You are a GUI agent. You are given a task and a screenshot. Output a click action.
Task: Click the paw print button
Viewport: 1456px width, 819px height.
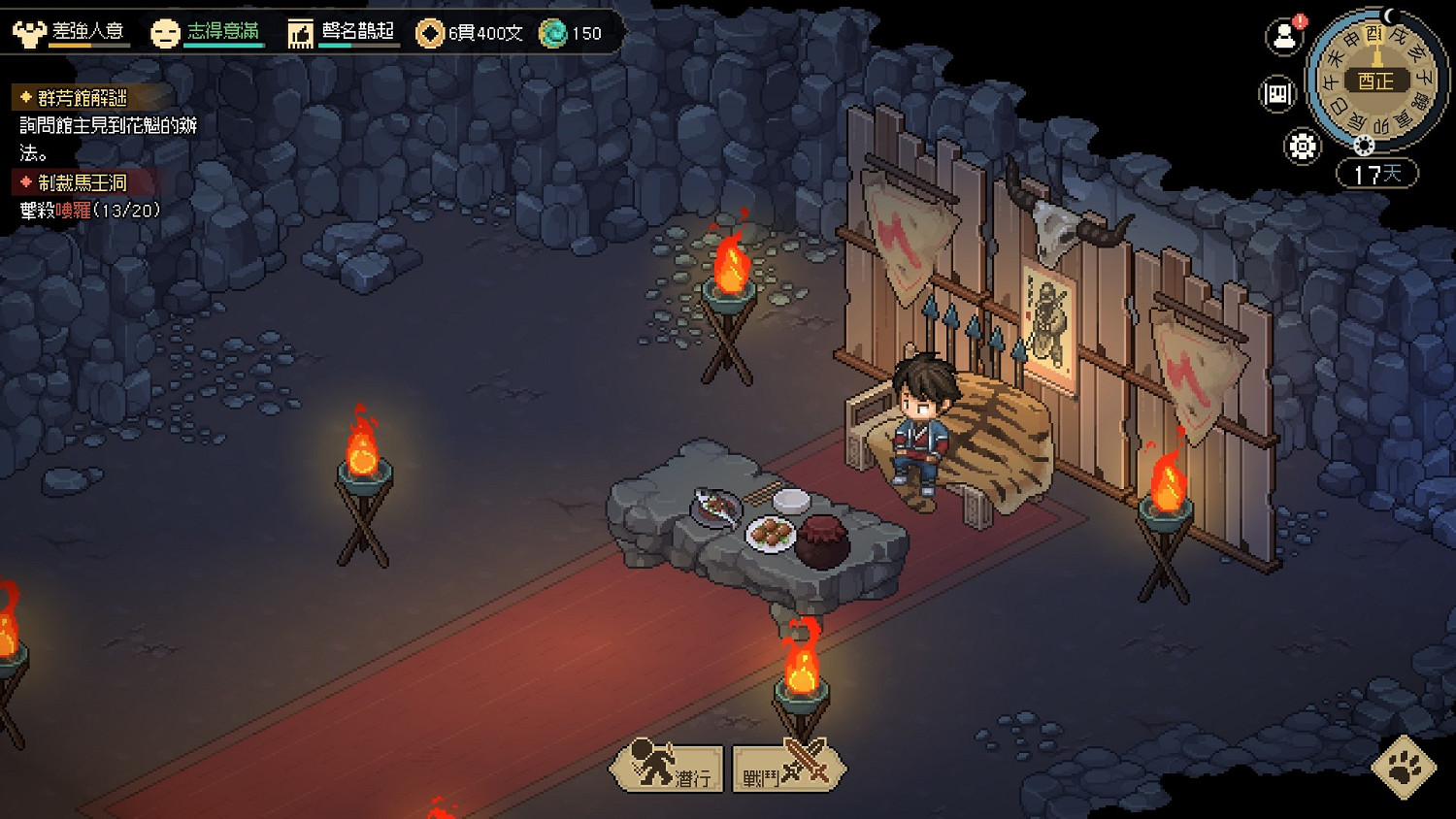pos(1404,767)
